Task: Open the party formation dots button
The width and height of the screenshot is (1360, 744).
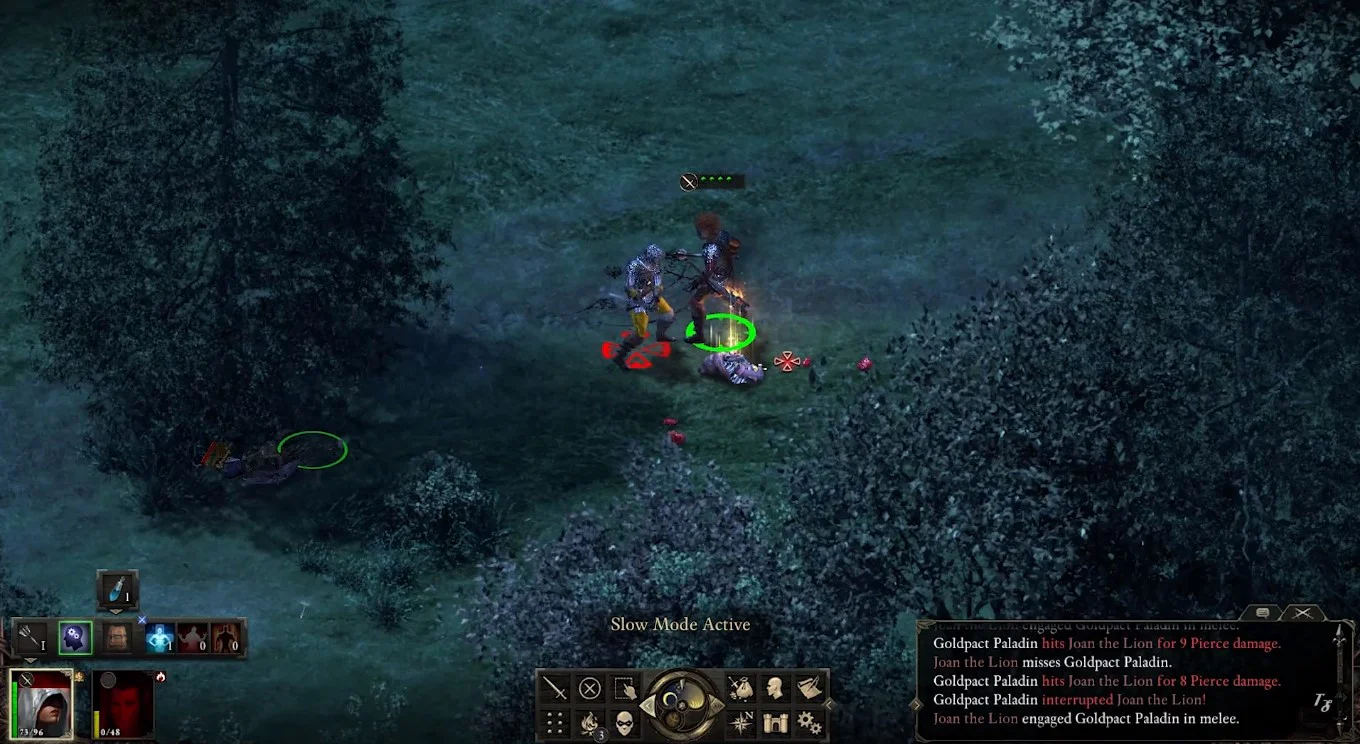Action: pos(554,722)
